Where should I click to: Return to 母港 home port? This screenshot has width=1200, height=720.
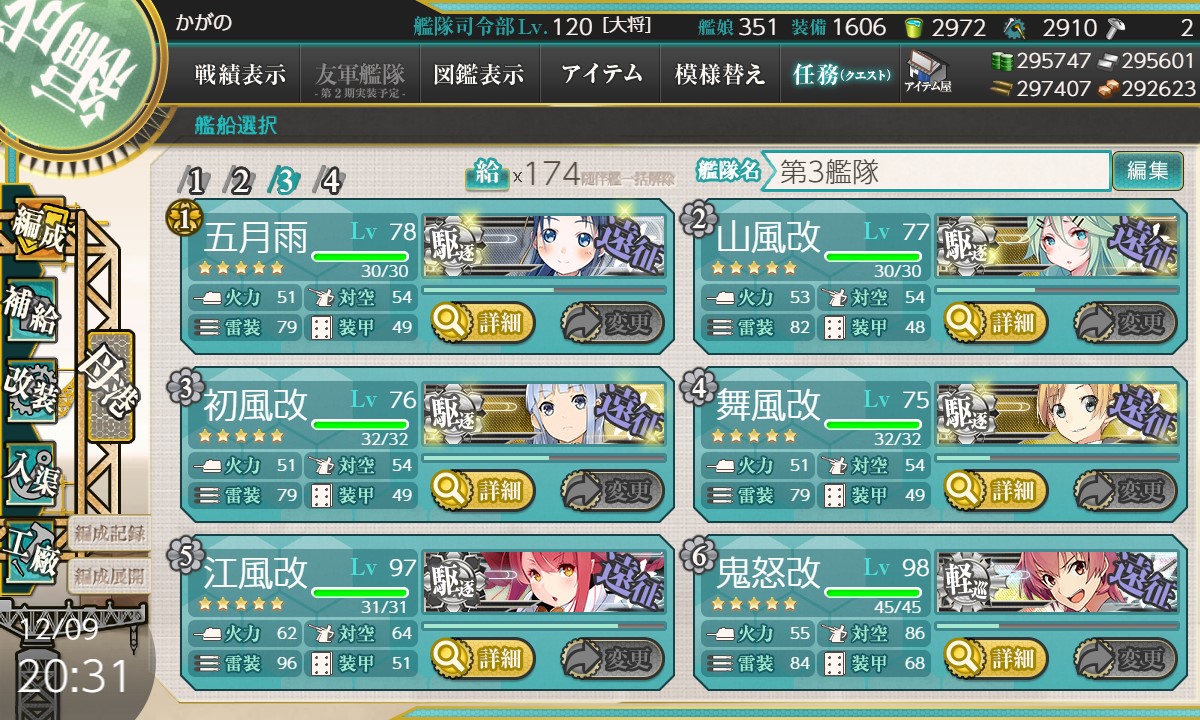(x=109, y=385)
